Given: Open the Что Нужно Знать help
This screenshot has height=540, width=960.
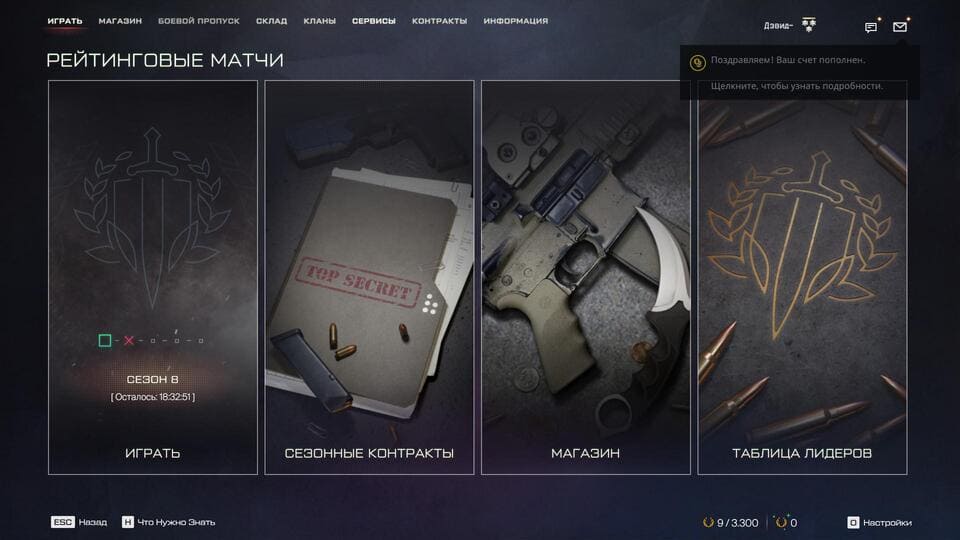Looking at the screenshot, I should pos(168,522).
